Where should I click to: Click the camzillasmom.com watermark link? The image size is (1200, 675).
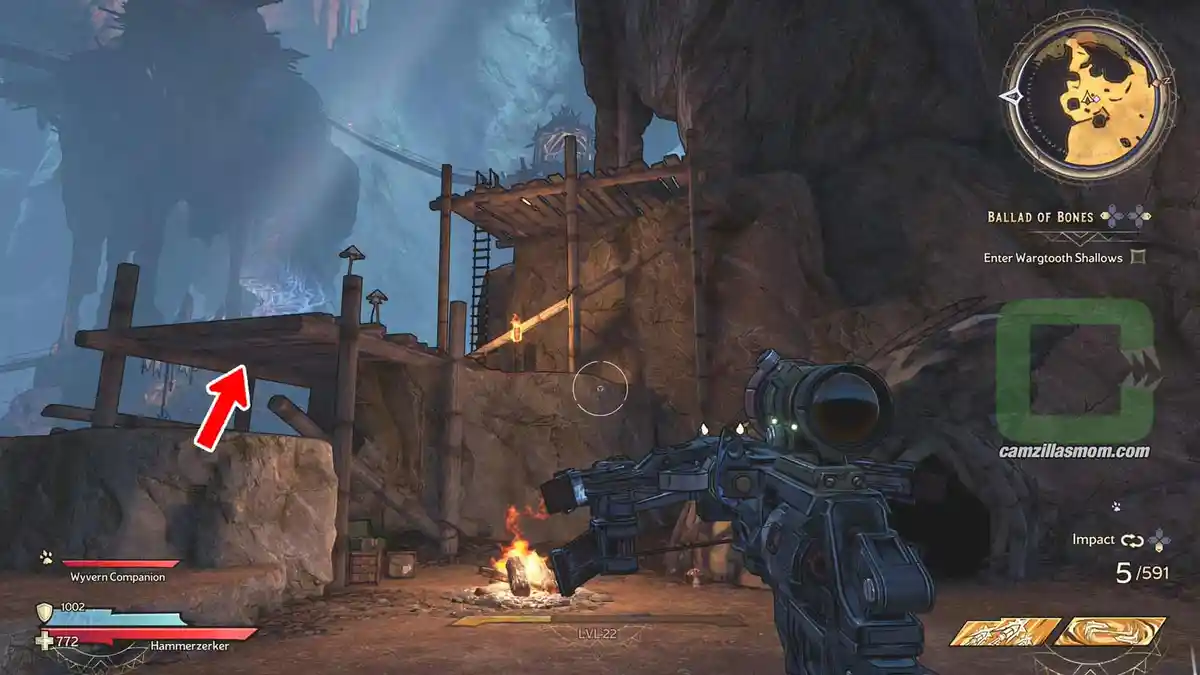click(1074, 451)
